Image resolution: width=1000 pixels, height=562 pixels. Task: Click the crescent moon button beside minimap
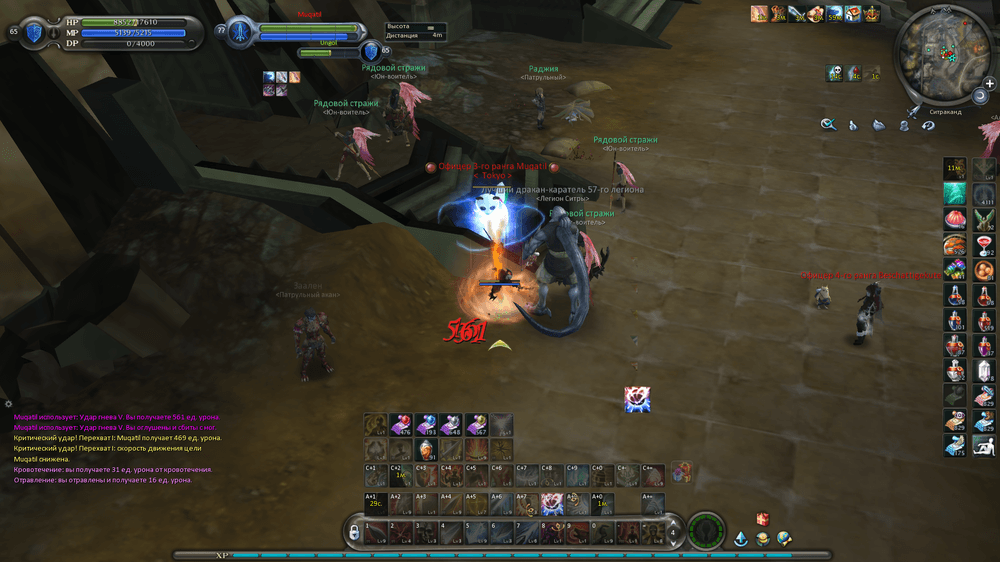pos(981,97)
